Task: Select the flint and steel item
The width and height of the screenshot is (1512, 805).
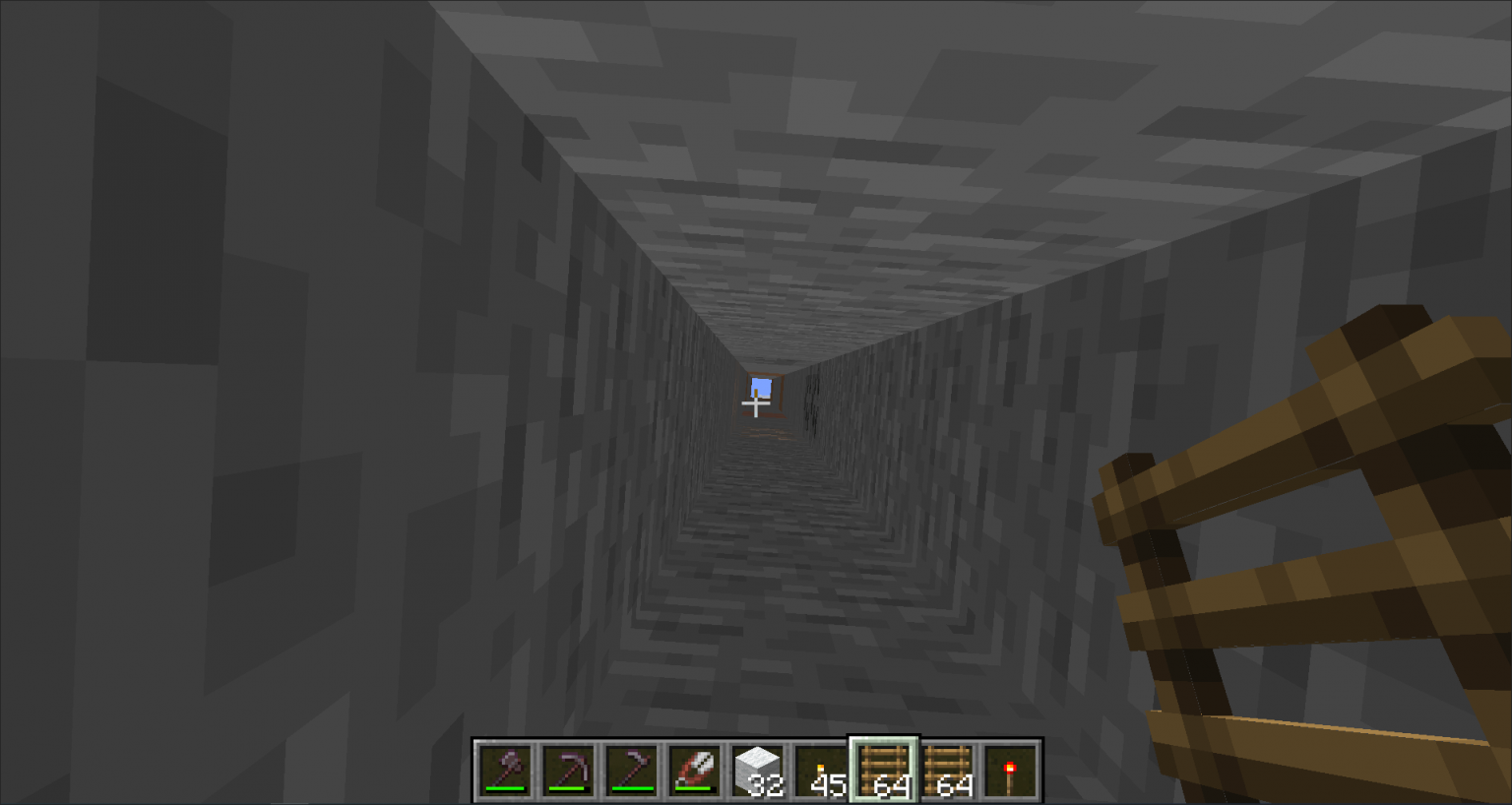Action: click(694, 770)
